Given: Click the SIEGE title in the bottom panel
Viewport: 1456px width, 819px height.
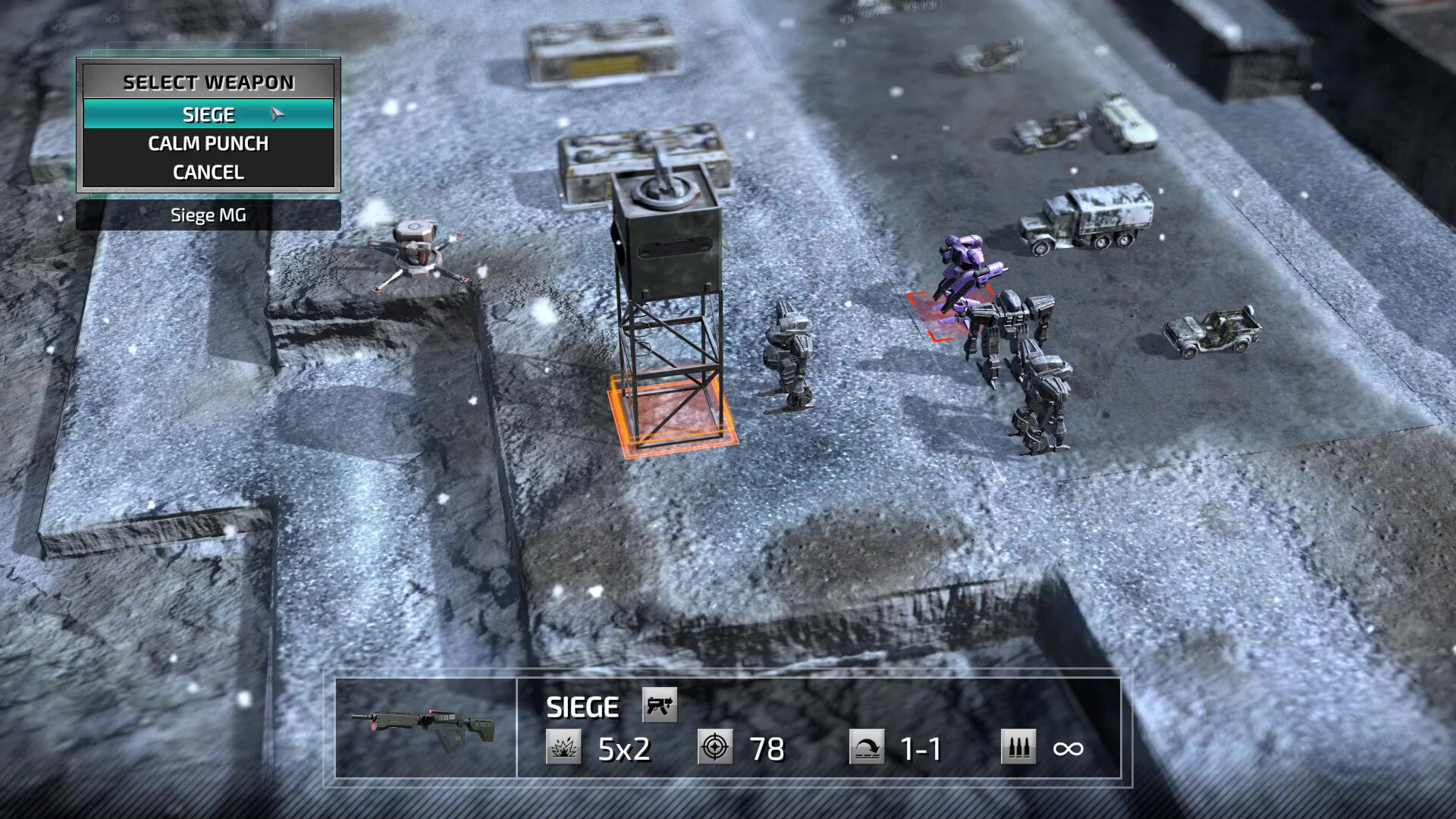Looking at the screenshot, I should point(582,706).
